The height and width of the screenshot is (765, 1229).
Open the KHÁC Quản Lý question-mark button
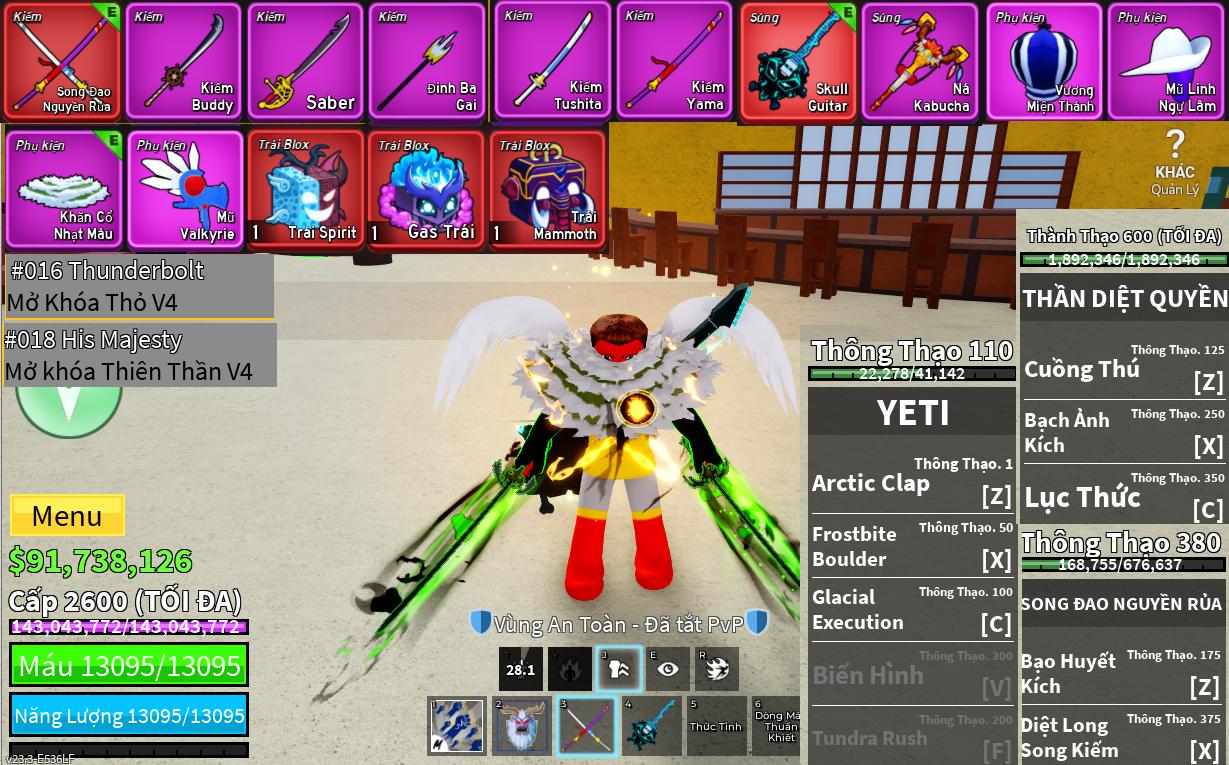pos(1175,162)
